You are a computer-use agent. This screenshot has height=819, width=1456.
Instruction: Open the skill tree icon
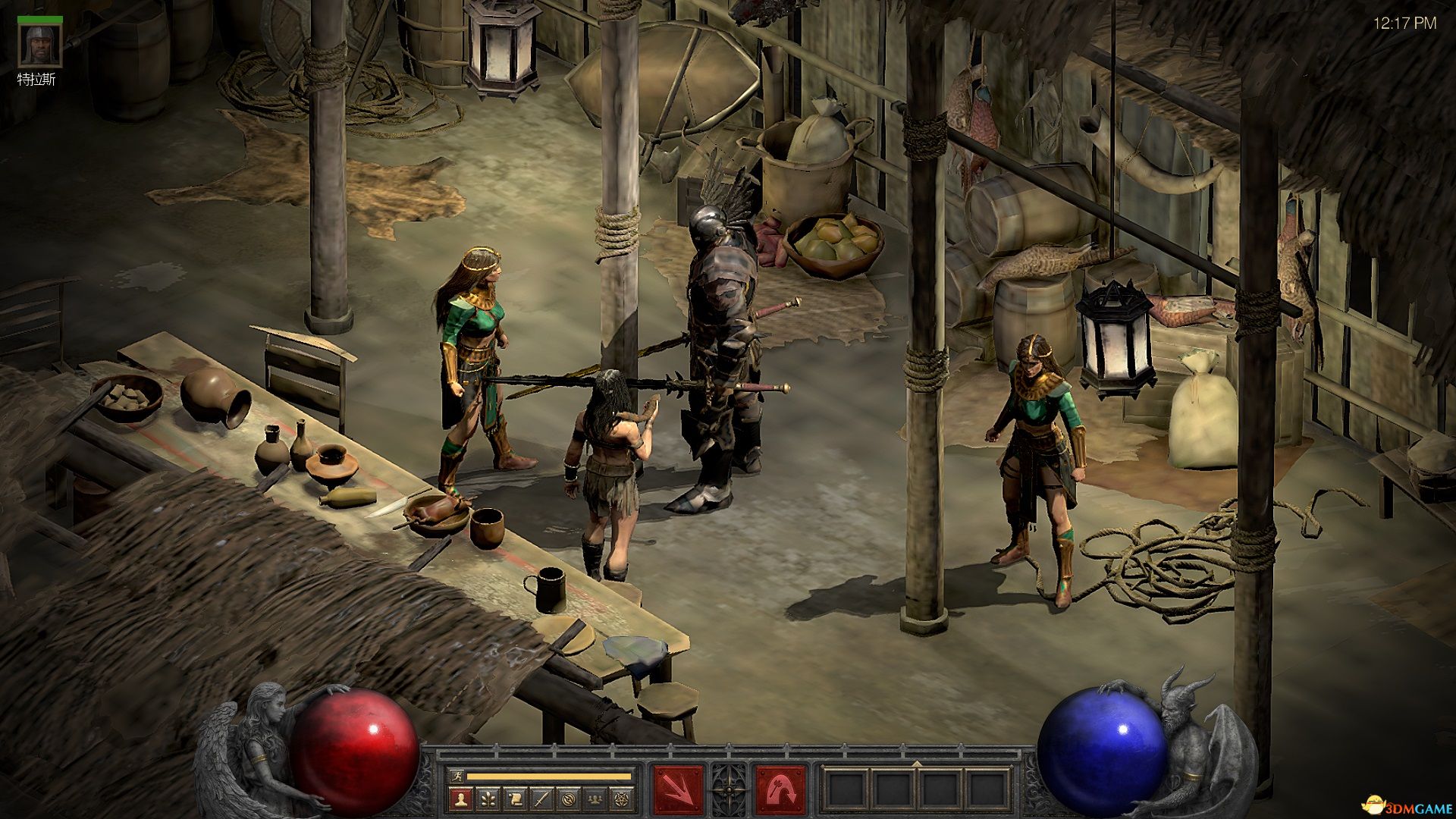click(x=488, y=799)
